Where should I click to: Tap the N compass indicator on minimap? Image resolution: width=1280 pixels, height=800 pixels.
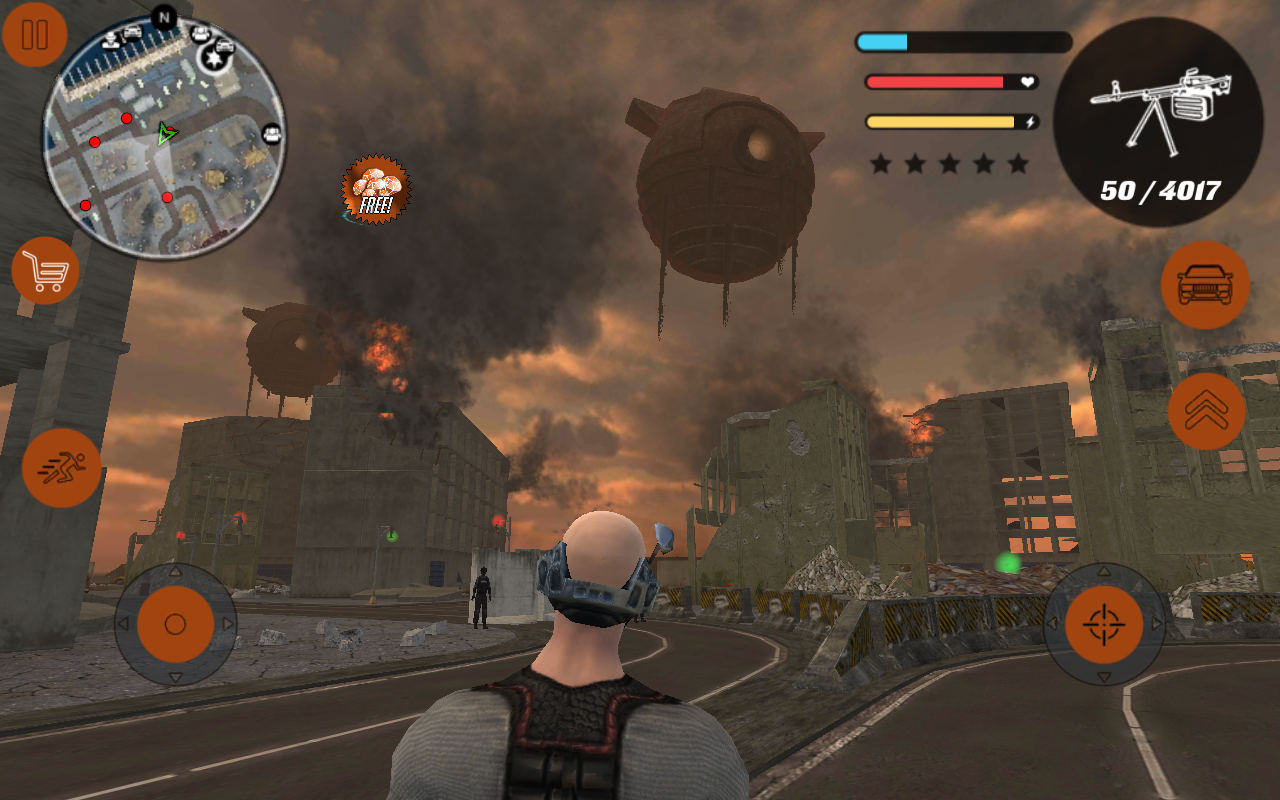pyautogui.click(x=165, y=18)
